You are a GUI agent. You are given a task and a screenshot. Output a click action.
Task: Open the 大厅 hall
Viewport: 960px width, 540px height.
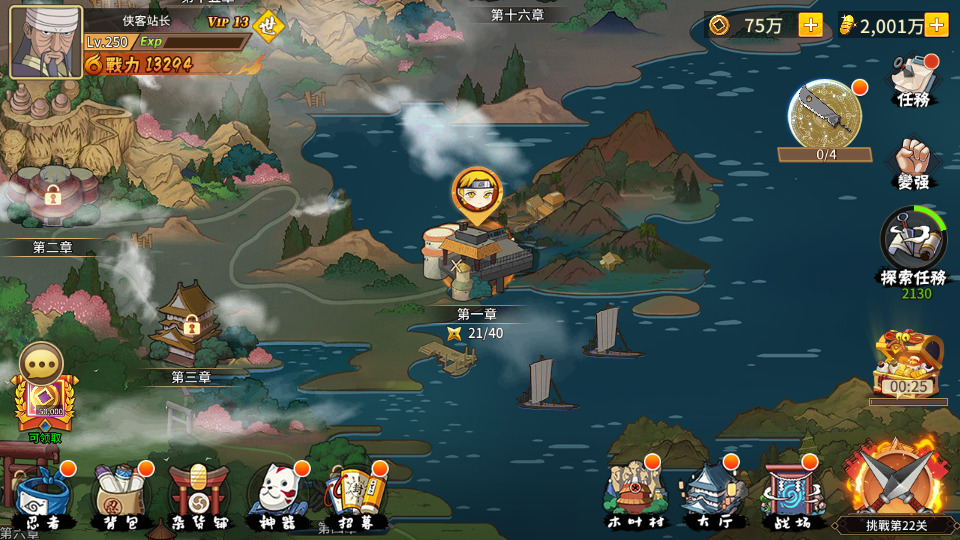[x=714, y=493]
